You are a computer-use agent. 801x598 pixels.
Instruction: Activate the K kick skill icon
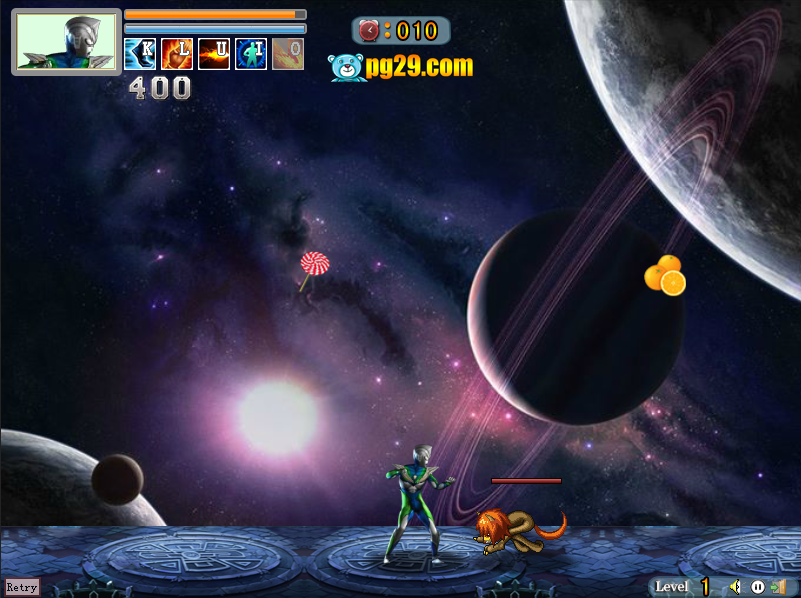pyautogui.click(x=140, y=54)
